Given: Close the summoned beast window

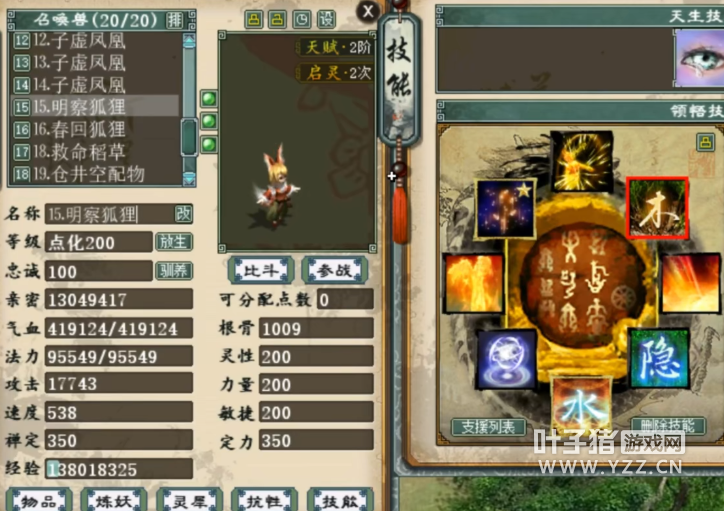Looking at the screenshot, I should 368,11.
